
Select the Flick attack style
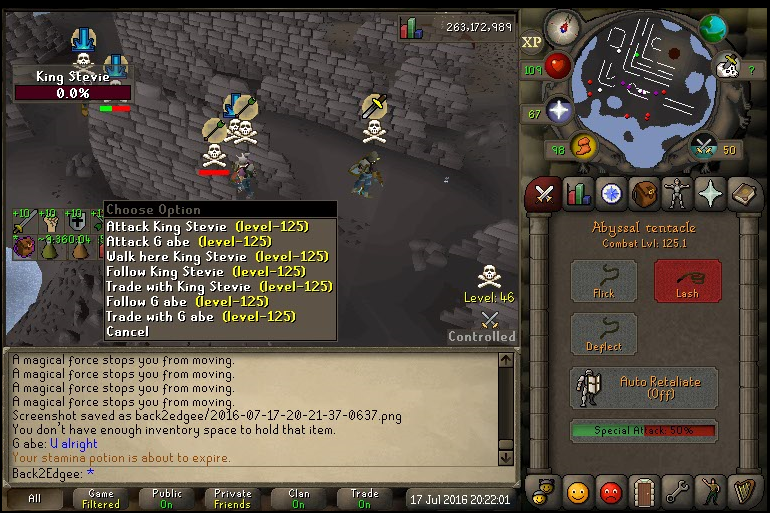[x=603, y=281]
